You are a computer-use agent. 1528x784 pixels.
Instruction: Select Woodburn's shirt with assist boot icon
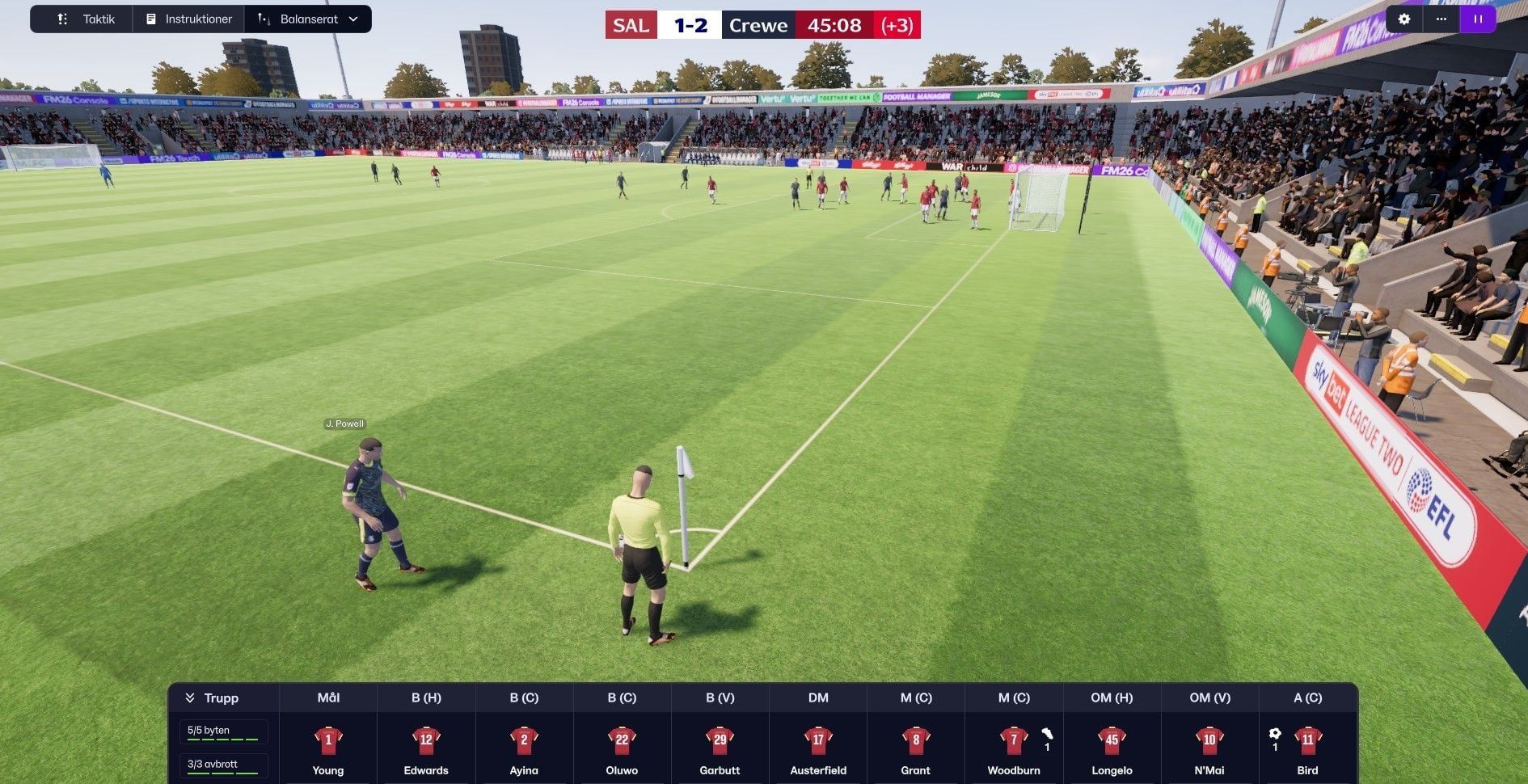pyautogui.click(x=1013, y=740)
